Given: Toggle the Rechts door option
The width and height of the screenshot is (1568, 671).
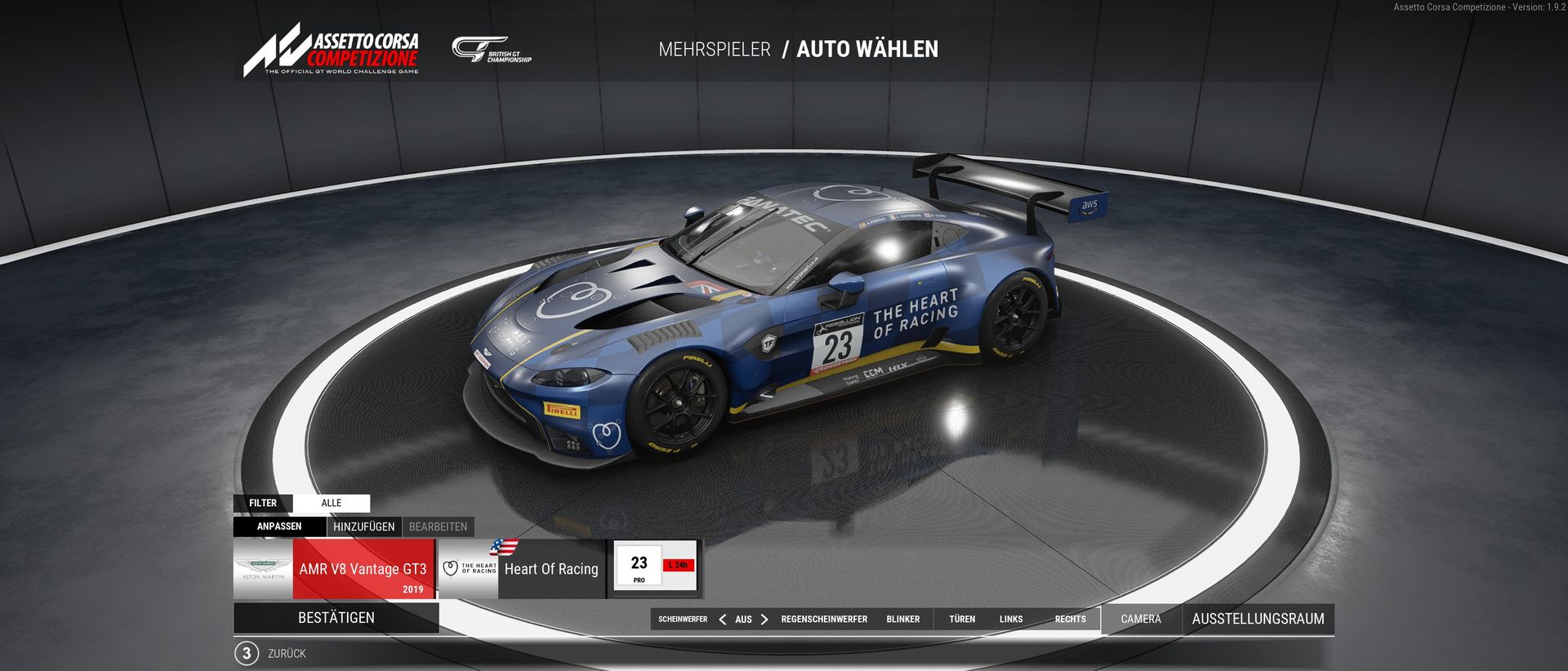Looking at the screenshot, I should coord(1070,620).
